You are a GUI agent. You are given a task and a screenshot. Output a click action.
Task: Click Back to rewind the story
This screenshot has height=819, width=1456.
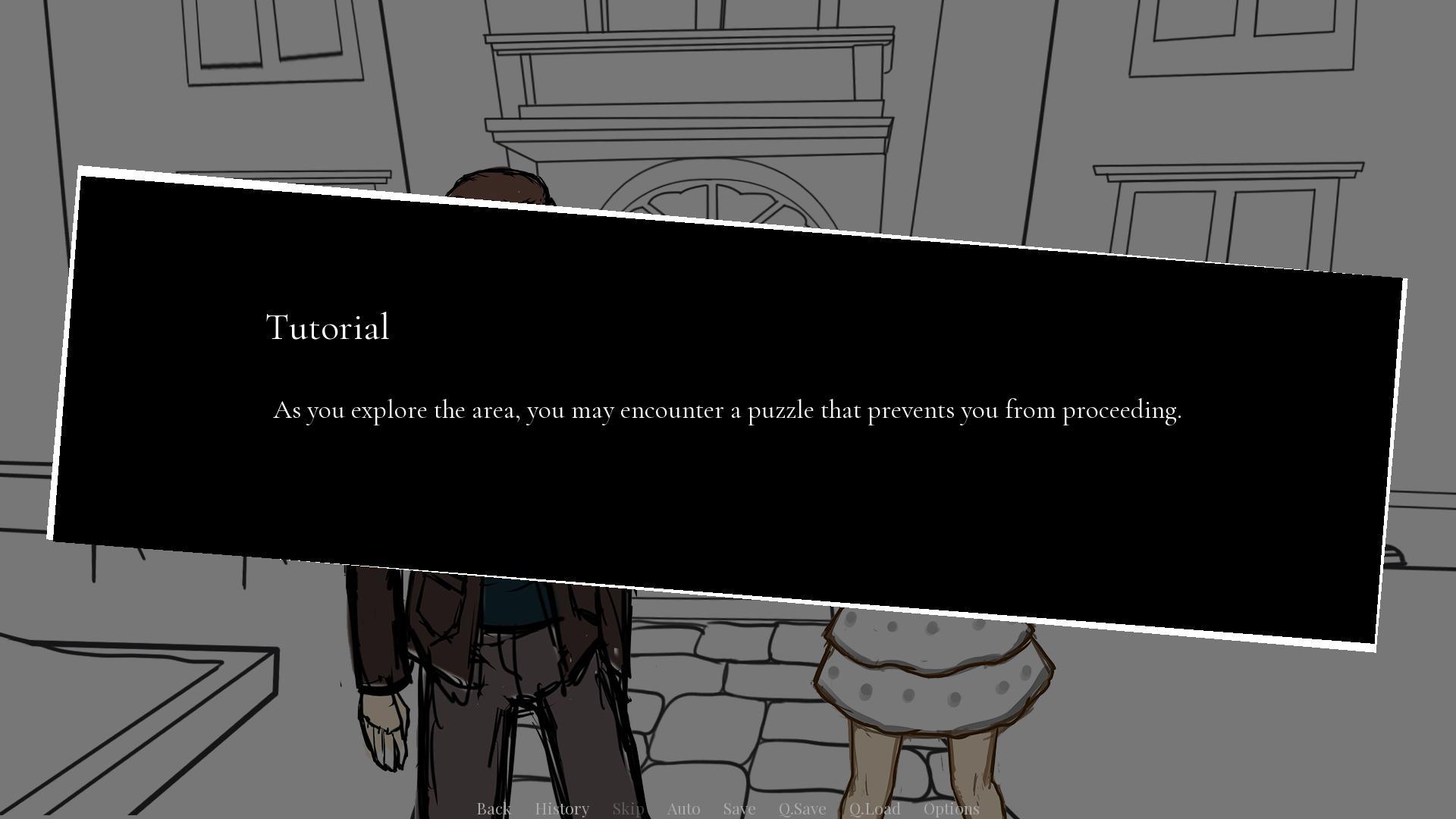tap(493, 808)
